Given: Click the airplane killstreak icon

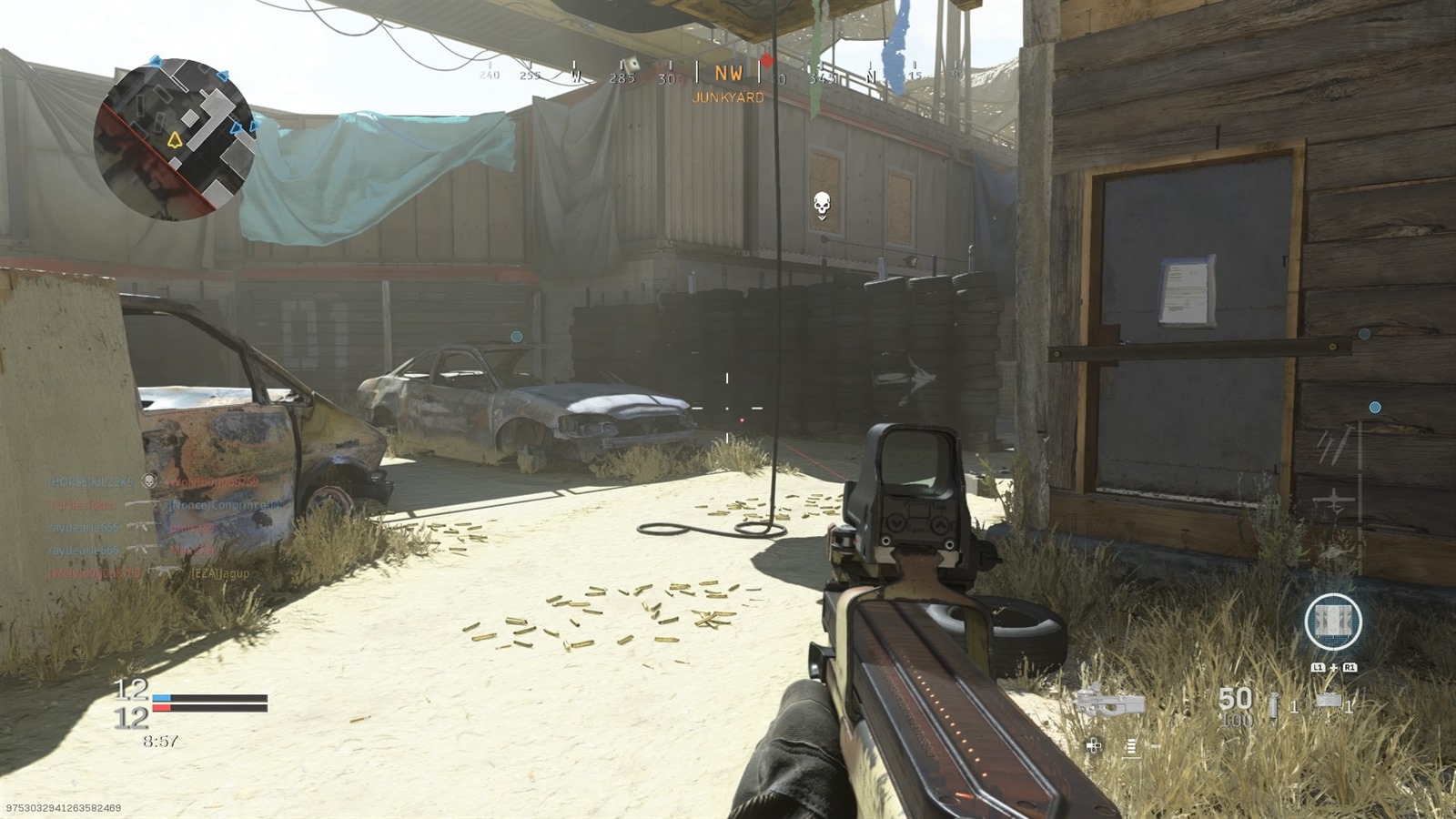Looking at the screenshot, I should 1334,500.
